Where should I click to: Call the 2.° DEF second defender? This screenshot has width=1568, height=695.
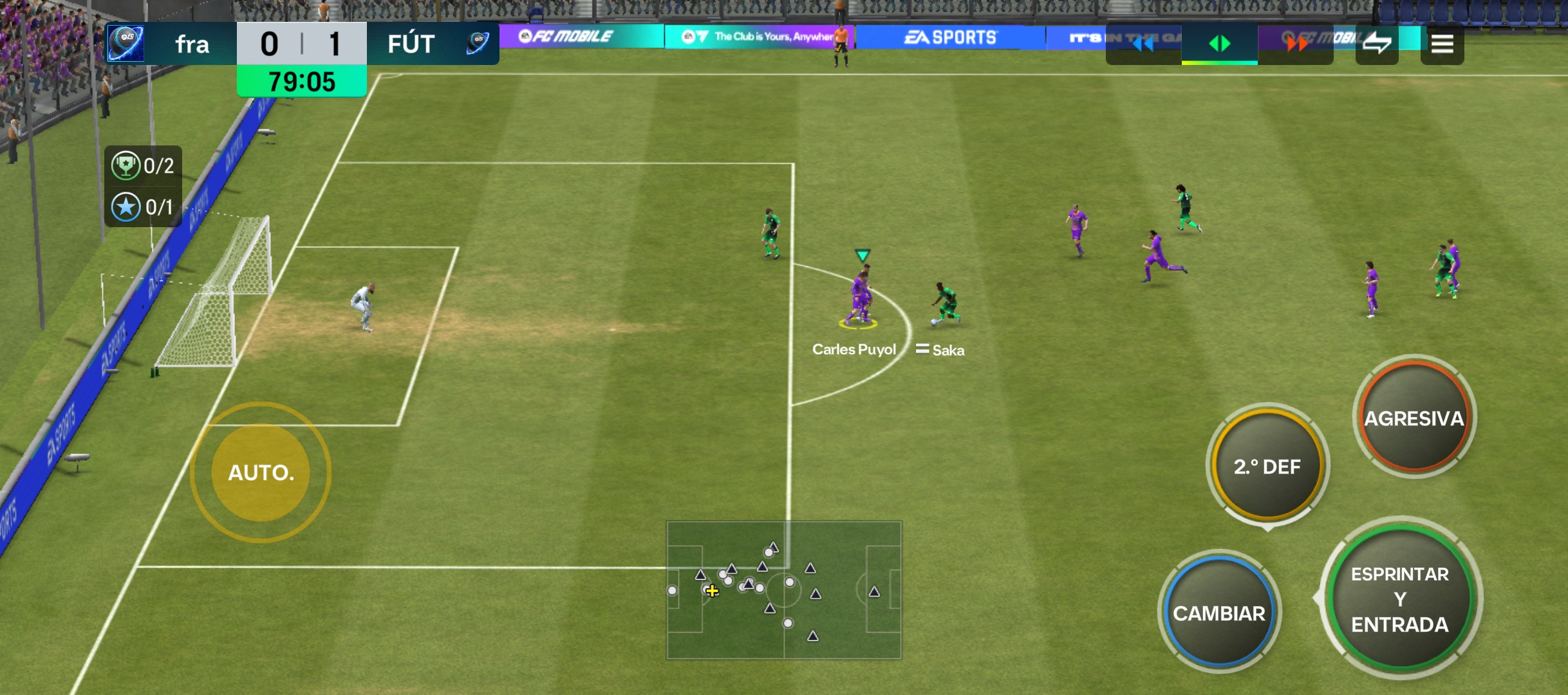point(1267,466)
